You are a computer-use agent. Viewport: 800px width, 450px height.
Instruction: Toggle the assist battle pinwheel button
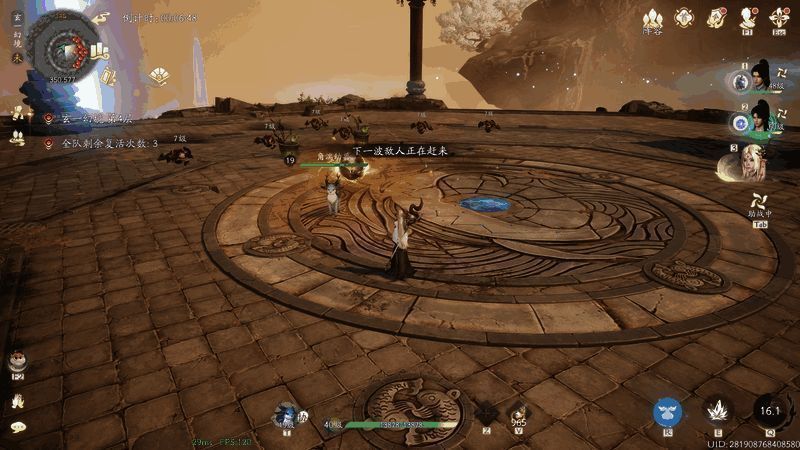click(x=760, y=207)
